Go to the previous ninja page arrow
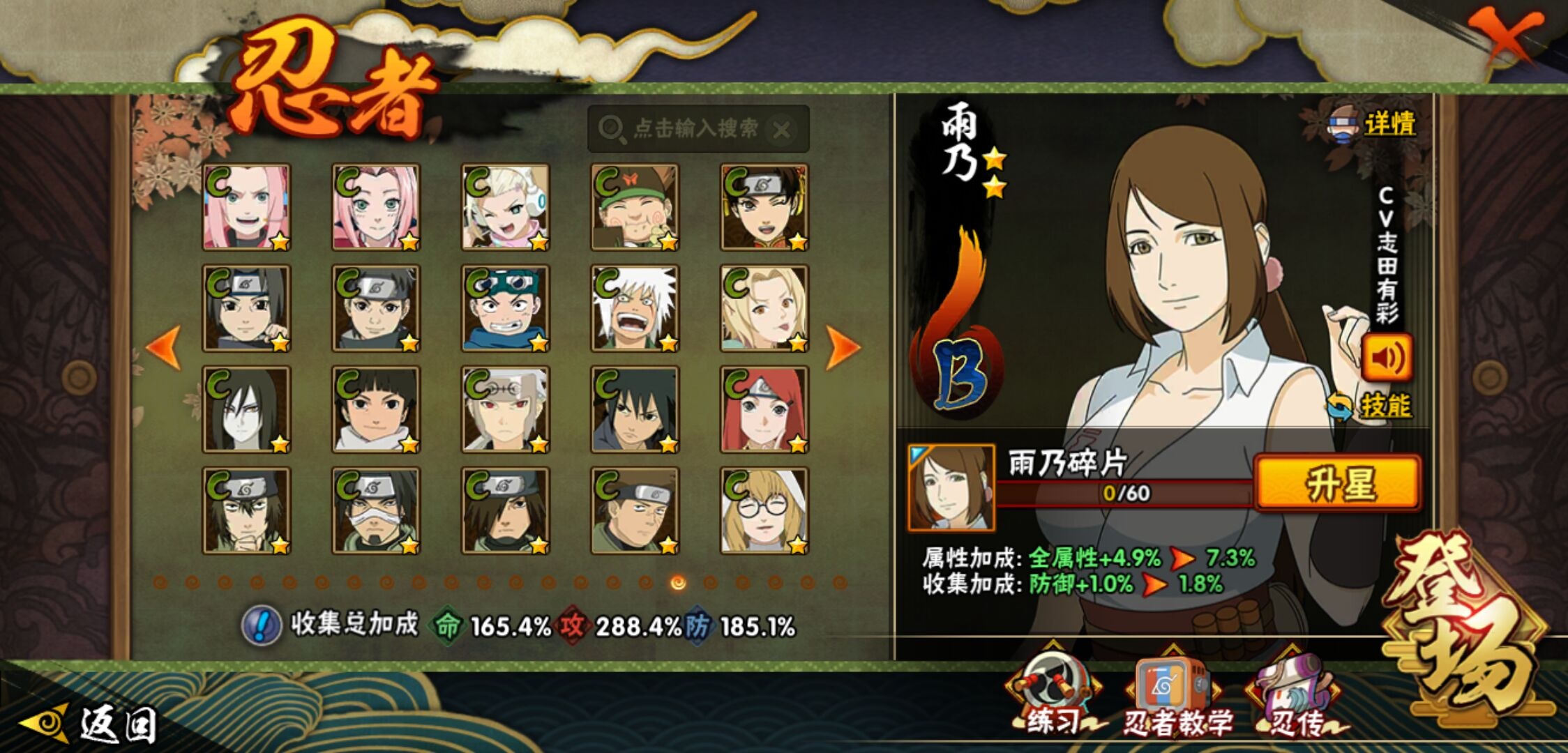The height and width of the screenshot is (753, 1568). coord(165,347)
